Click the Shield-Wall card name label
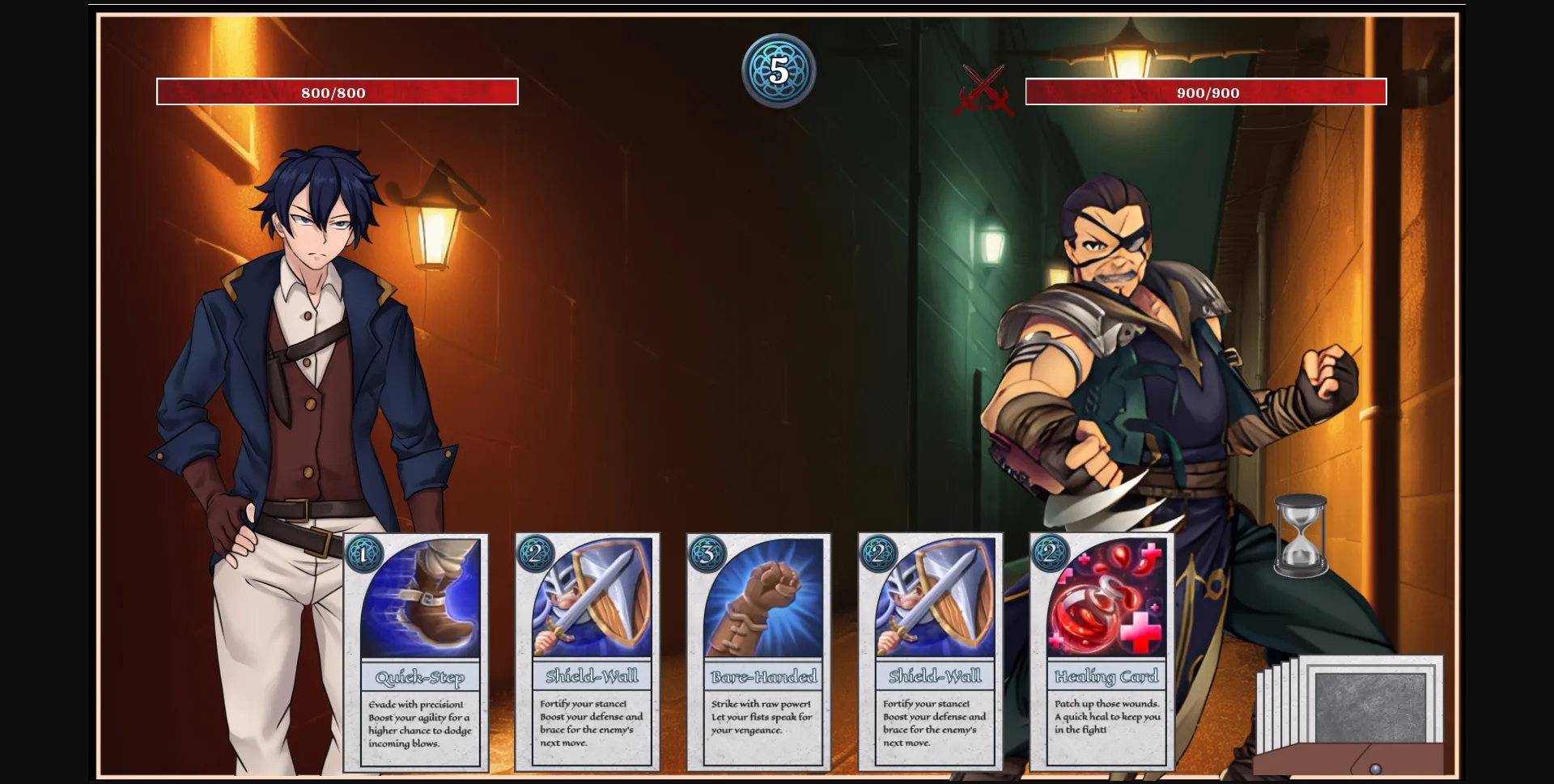This screenshot has width=1554, height=784. coord(593,673)
